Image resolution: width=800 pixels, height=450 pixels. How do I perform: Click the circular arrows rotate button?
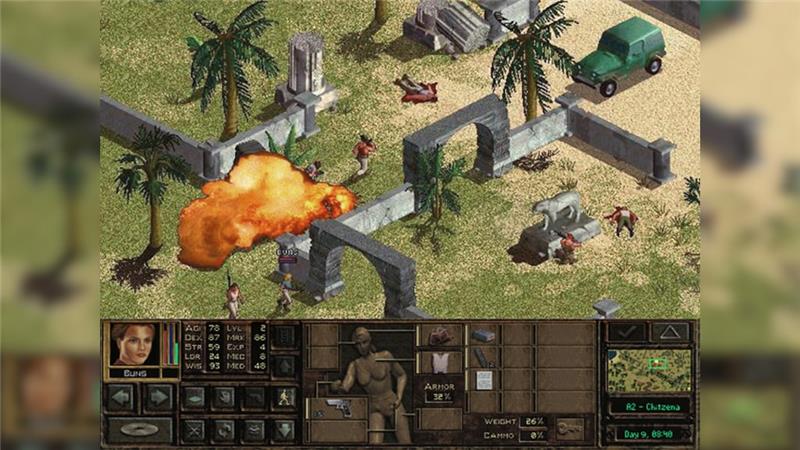224,430
